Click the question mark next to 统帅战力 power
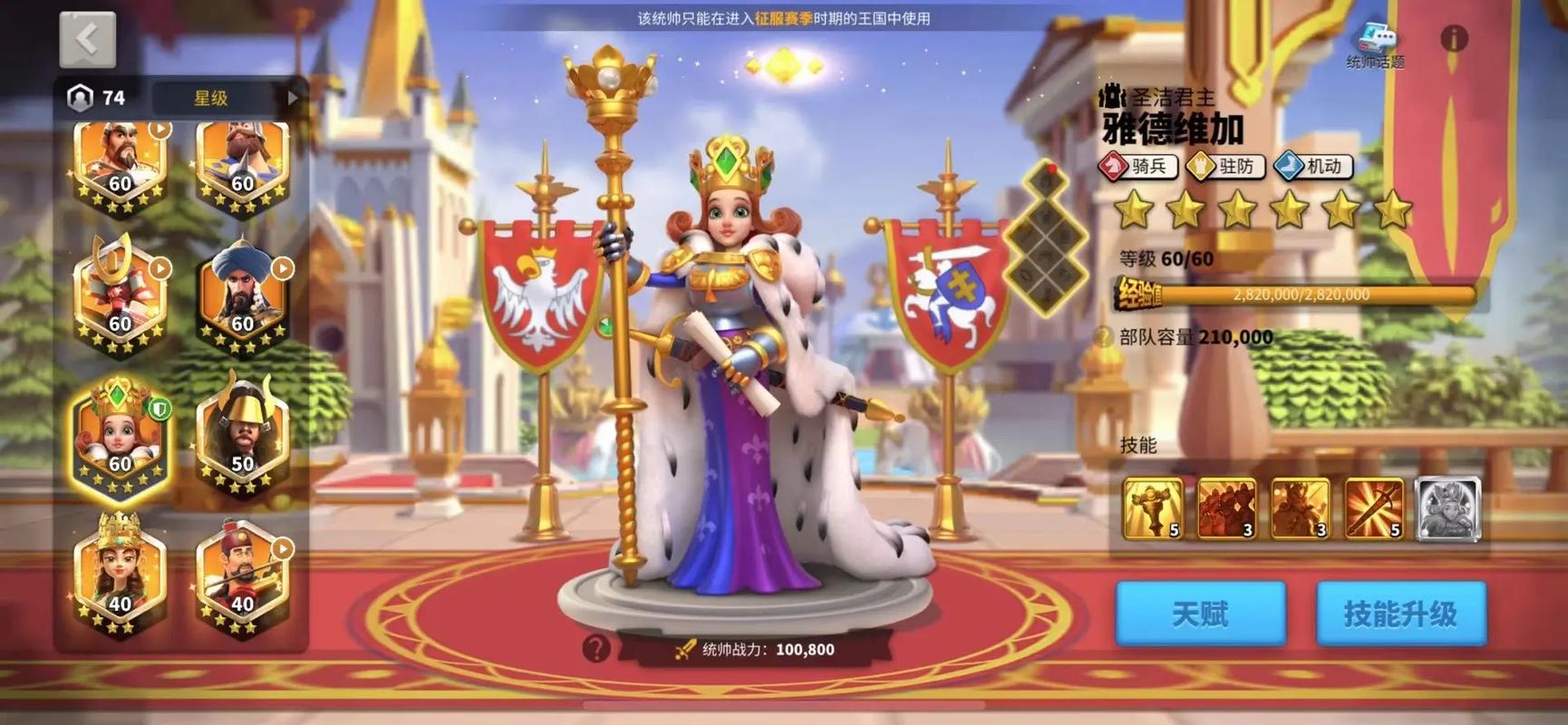1568x725 pixels. 596,649
